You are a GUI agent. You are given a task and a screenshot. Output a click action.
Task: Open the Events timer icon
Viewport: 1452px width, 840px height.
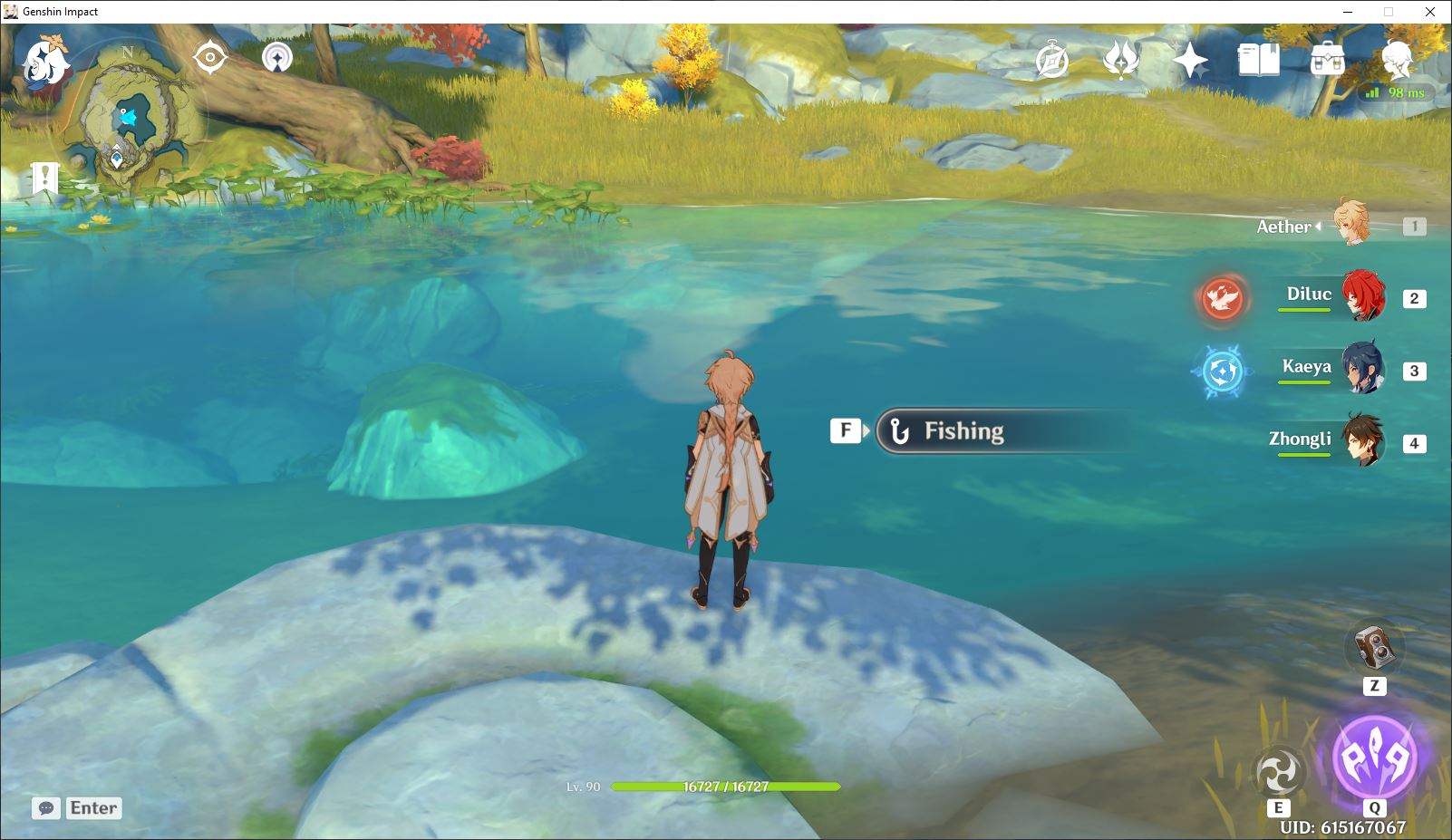tap(1053, 62)
